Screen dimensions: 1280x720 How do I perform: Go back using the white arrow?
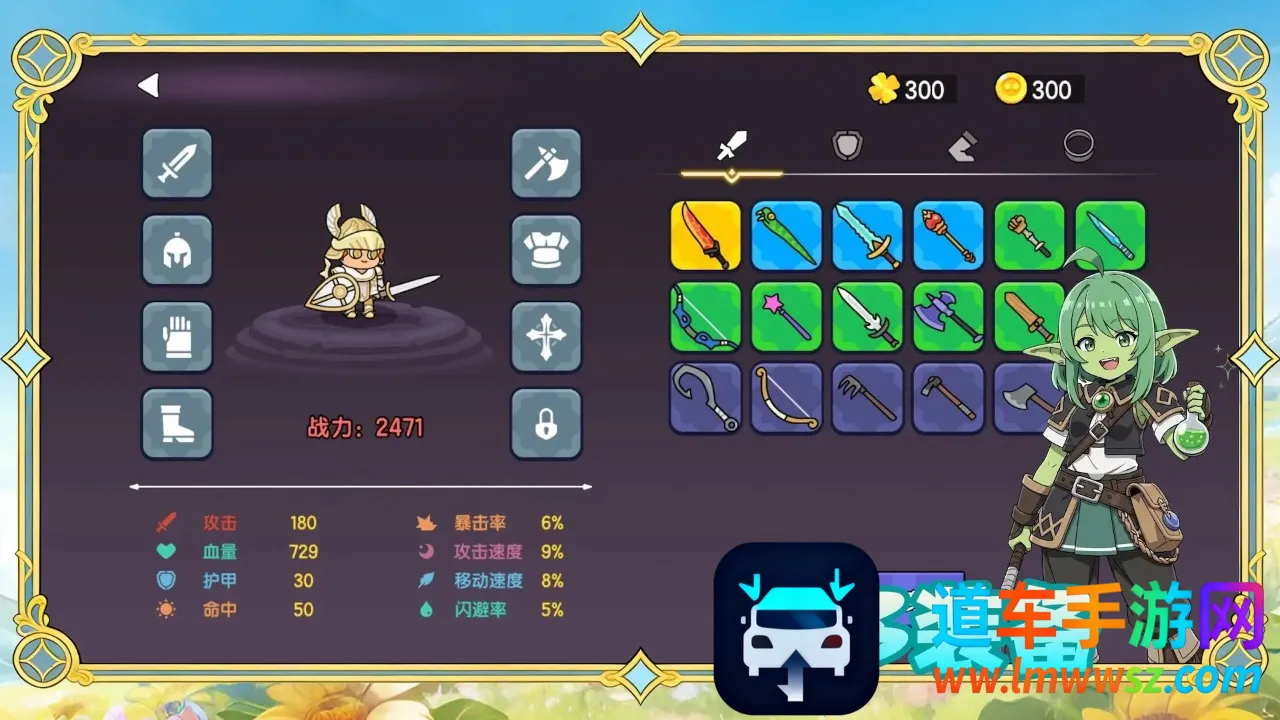[x=149, y=86]
